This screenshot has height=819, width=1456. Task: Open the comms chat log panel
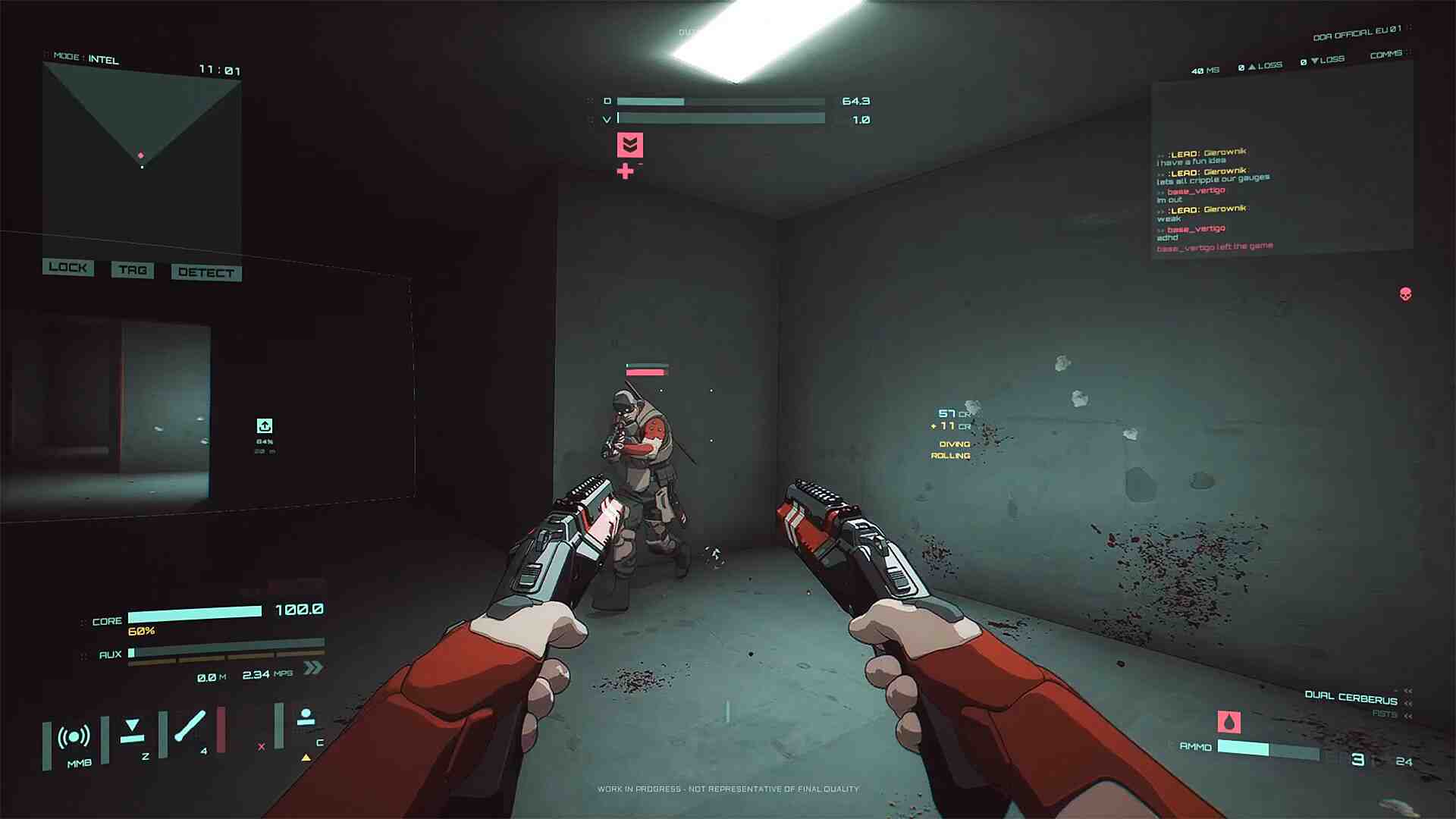1281,167
